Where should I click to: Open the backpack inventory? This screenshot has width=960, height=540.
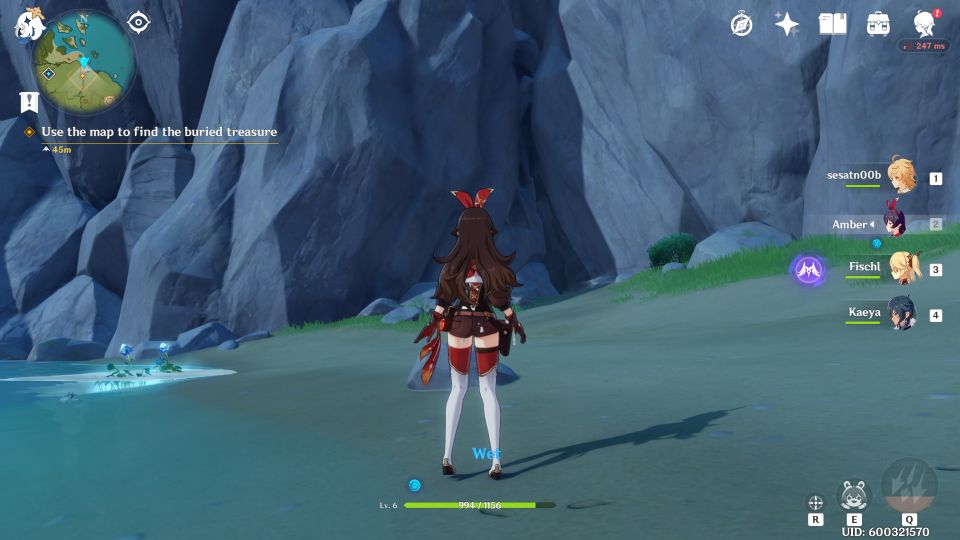tap(878, 24)
